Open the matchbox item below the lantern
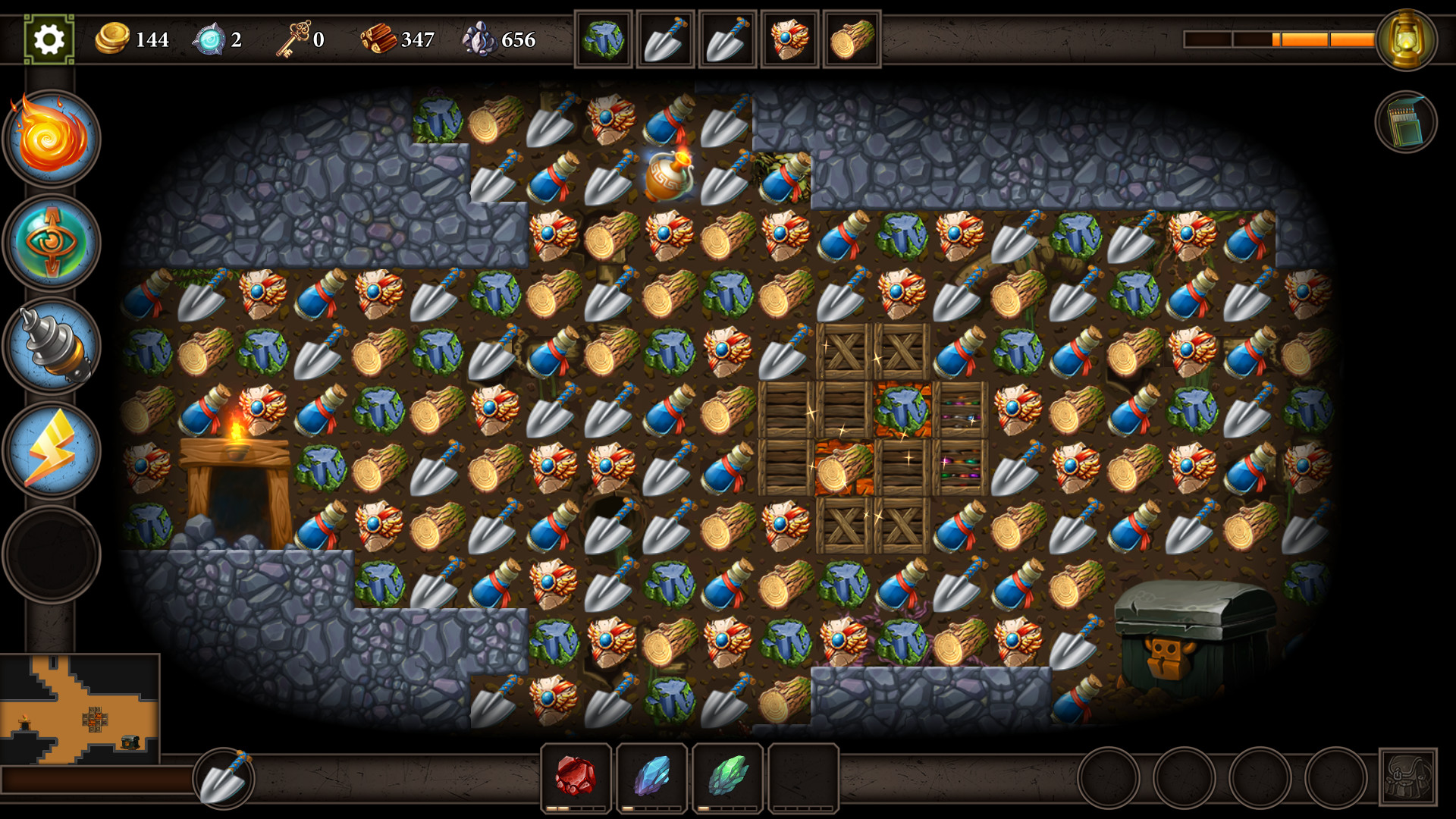 [1407, 121]
